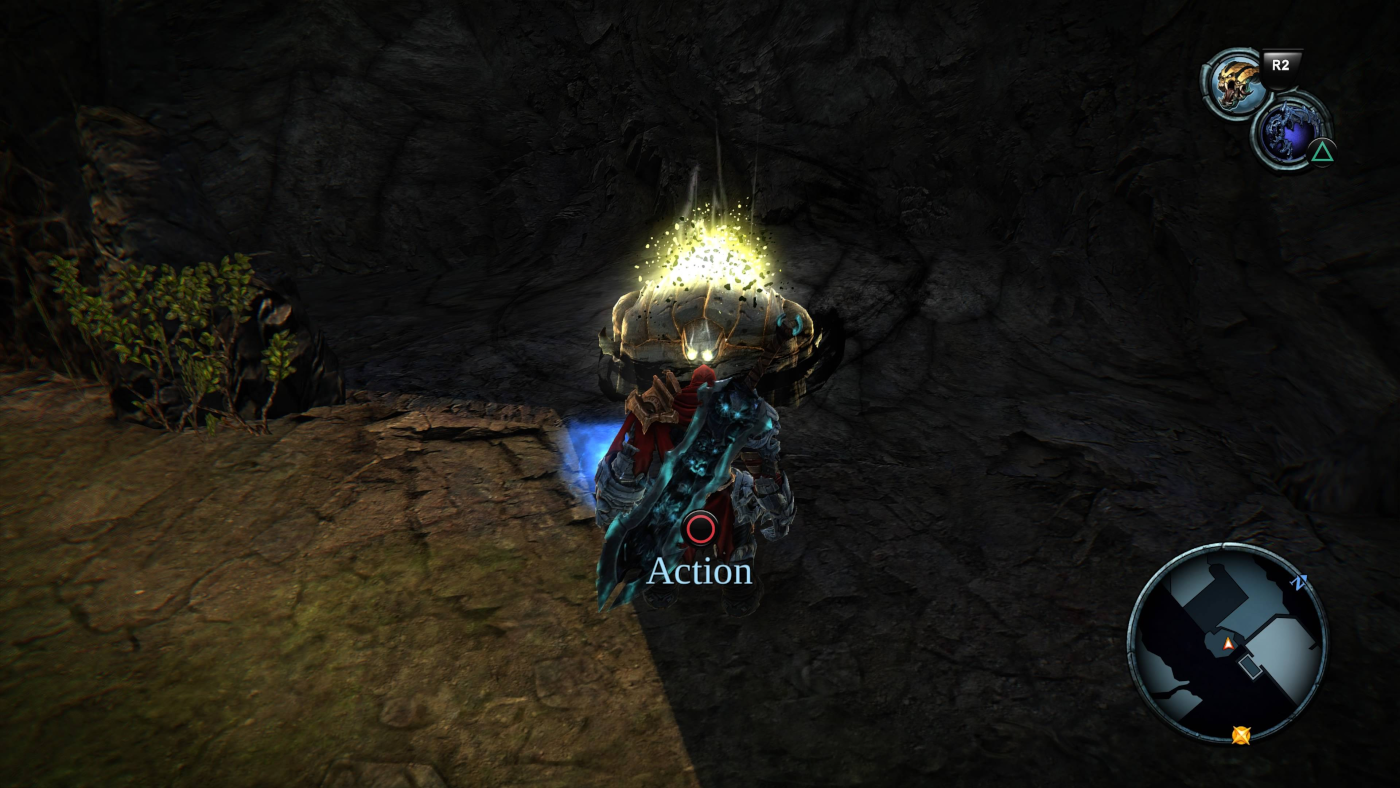Open the circular minimap

(1227, 642)
